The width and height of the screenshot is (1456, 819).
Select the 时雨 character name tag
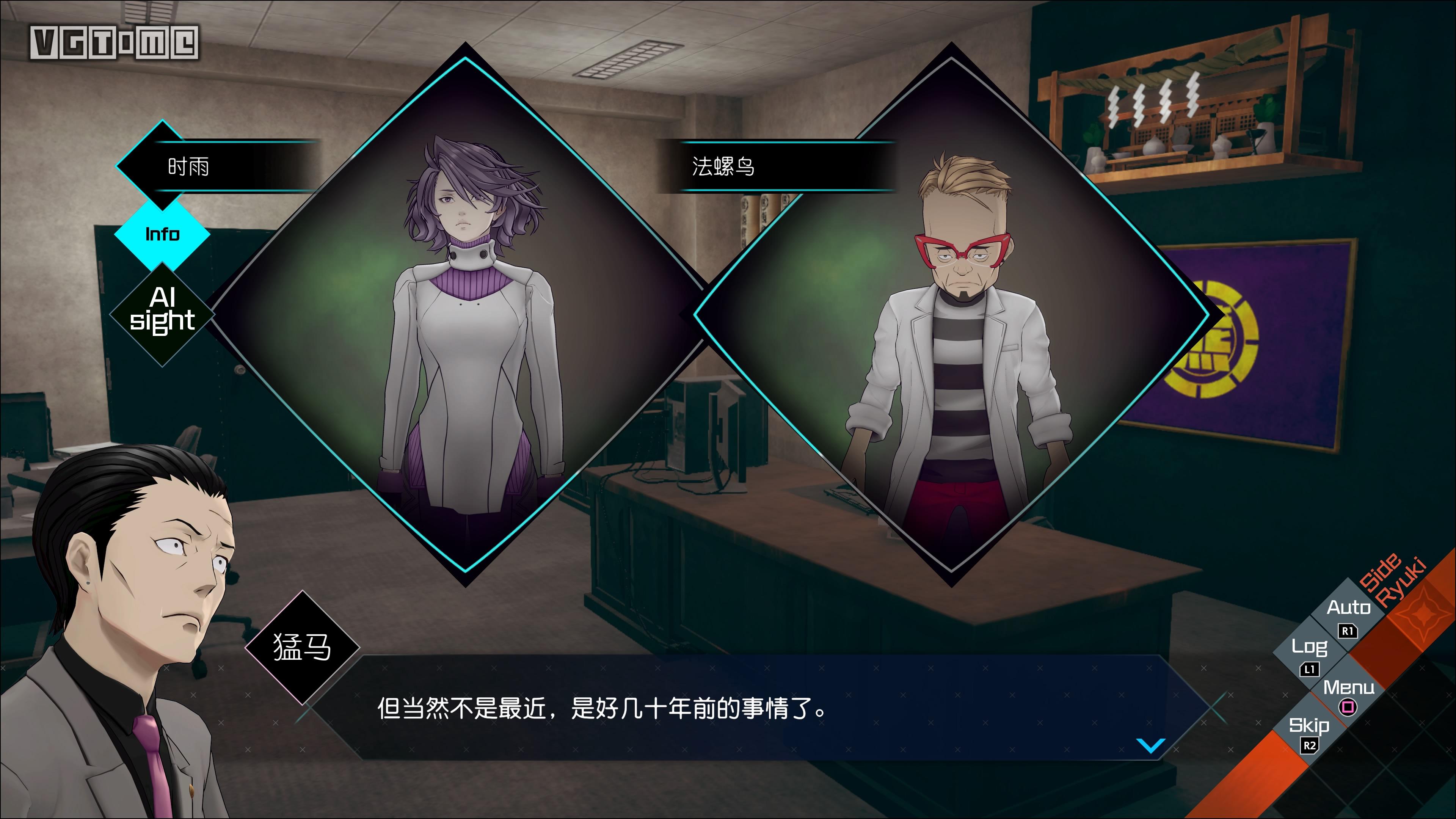189,167
